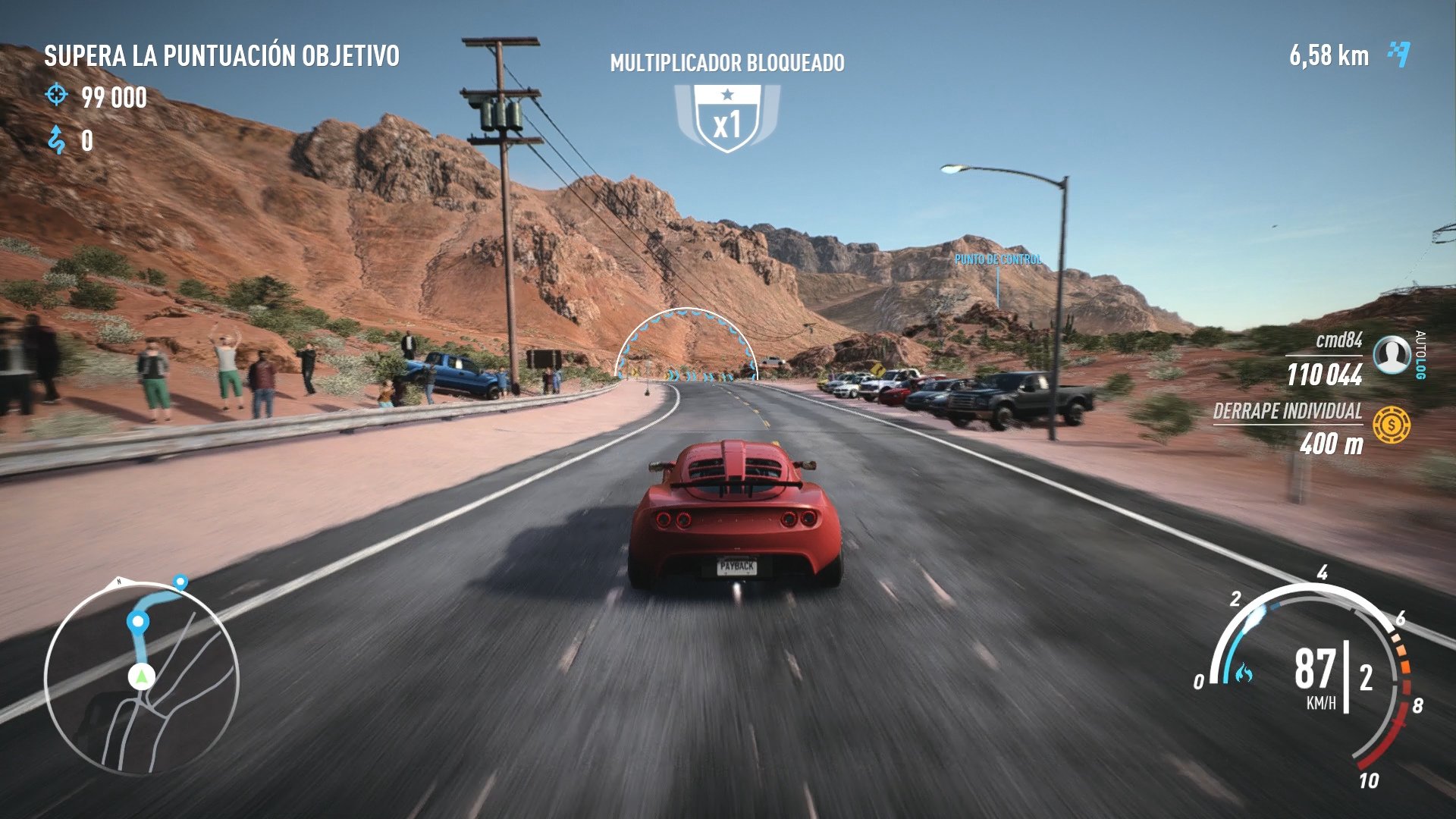The image size is (1456, 819).
Task: Toggle the MULTIPLICADOR BLOQUEADO banner
Action: click(x=727, y=64)
